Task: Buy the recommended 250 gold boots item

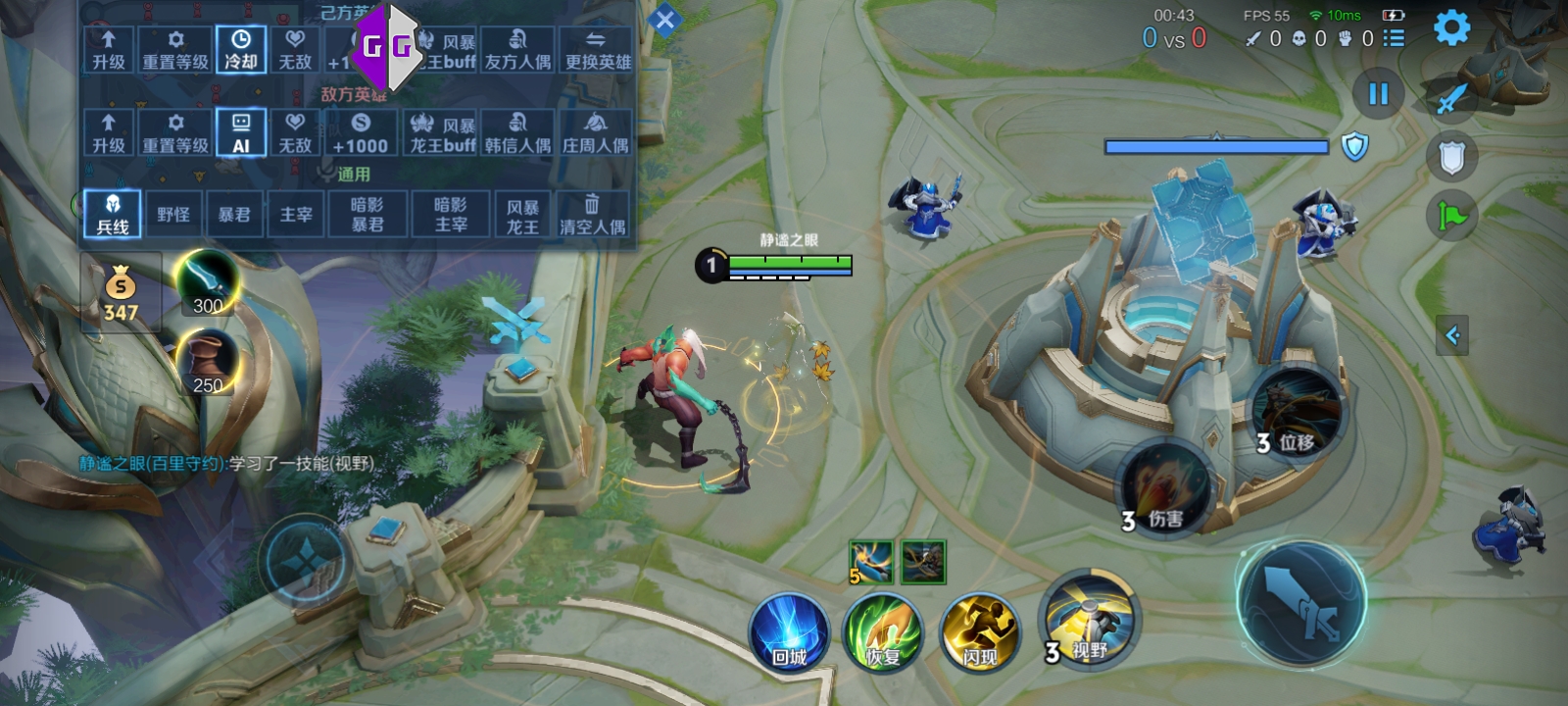Action: click(x=207, y=362)
